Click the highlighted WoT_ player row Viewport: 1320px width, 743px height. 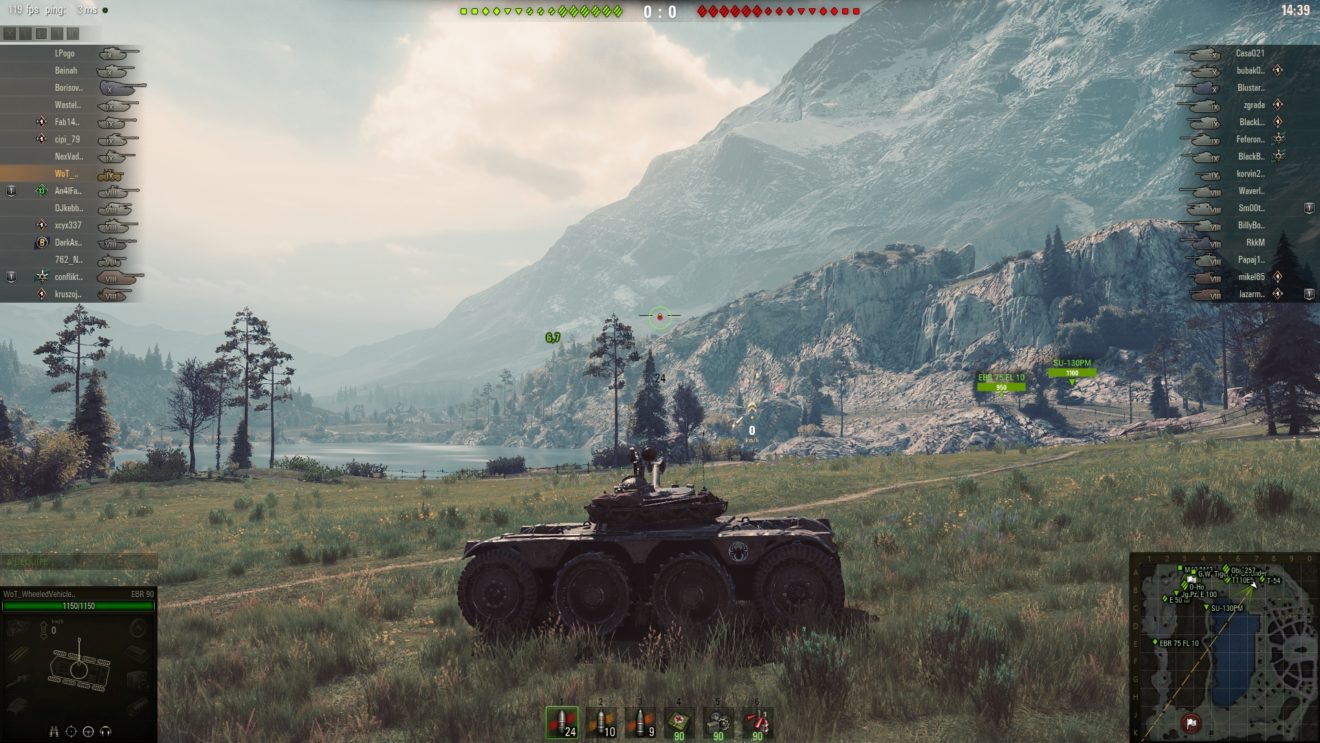coord(67,174)
